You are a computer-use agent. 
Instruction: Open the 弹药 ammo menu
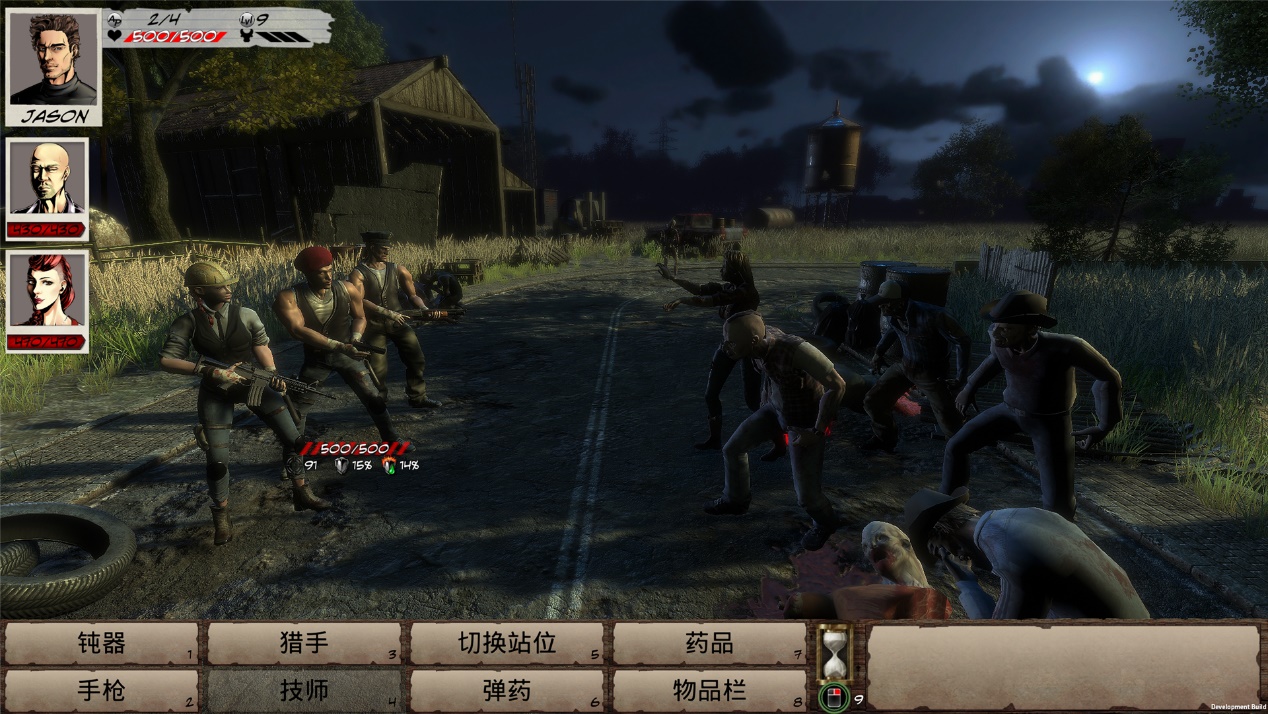(x=507, y=690)
